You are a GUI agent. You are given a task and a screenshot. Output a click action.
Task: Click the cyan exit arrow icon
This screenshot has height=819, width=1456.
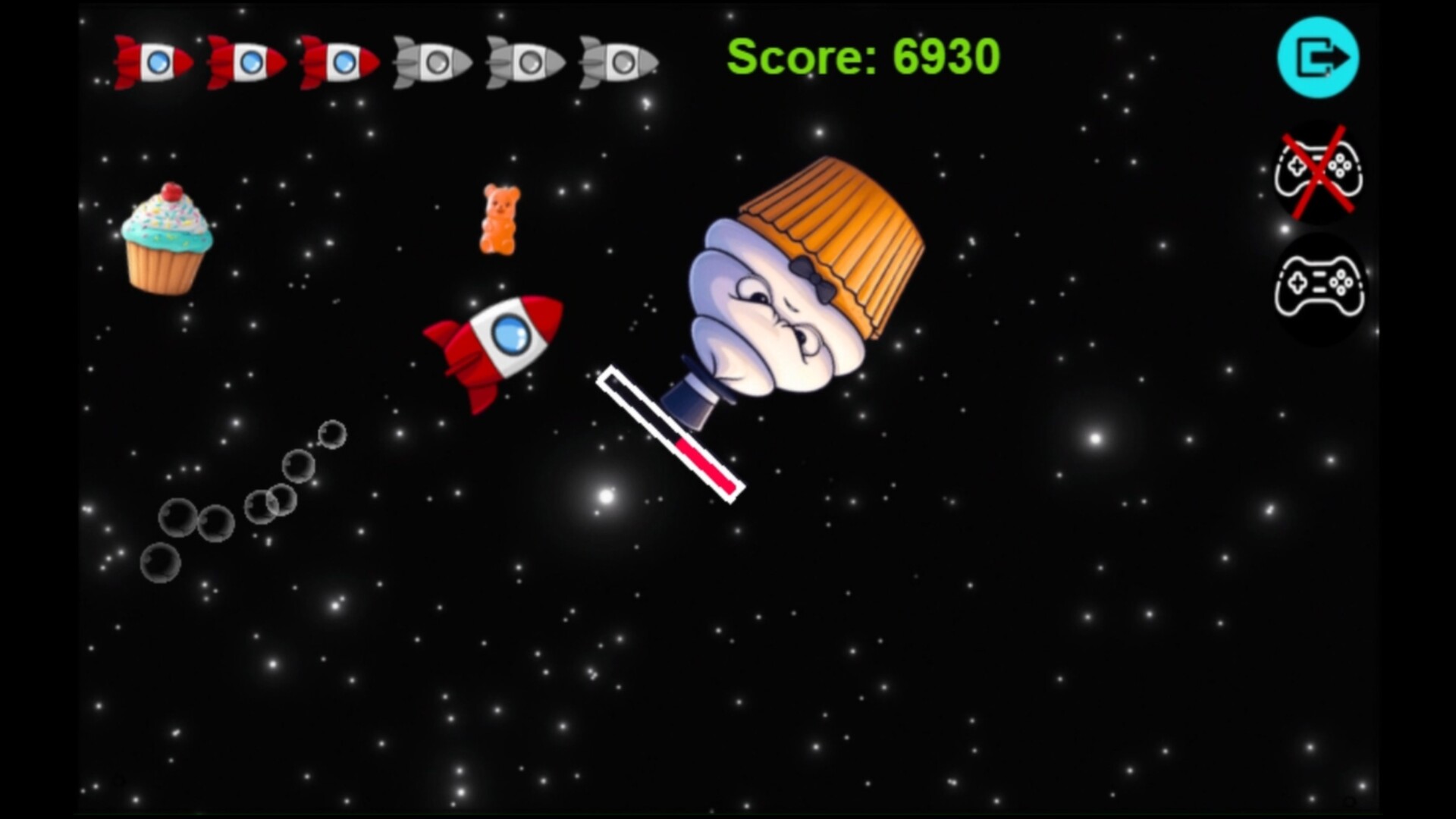1318,57
